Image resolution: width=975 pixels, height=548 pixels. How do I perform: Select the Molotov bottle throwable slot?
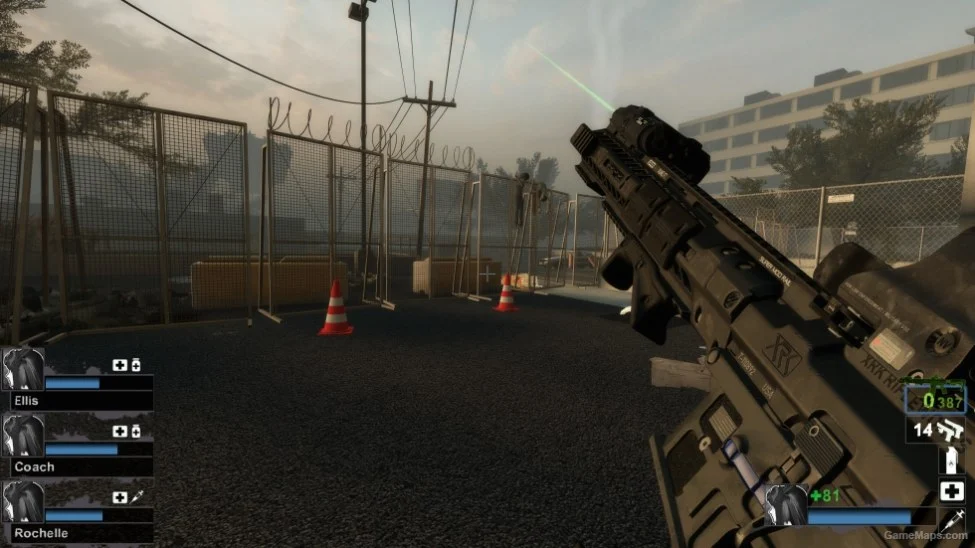click(951, 461)
